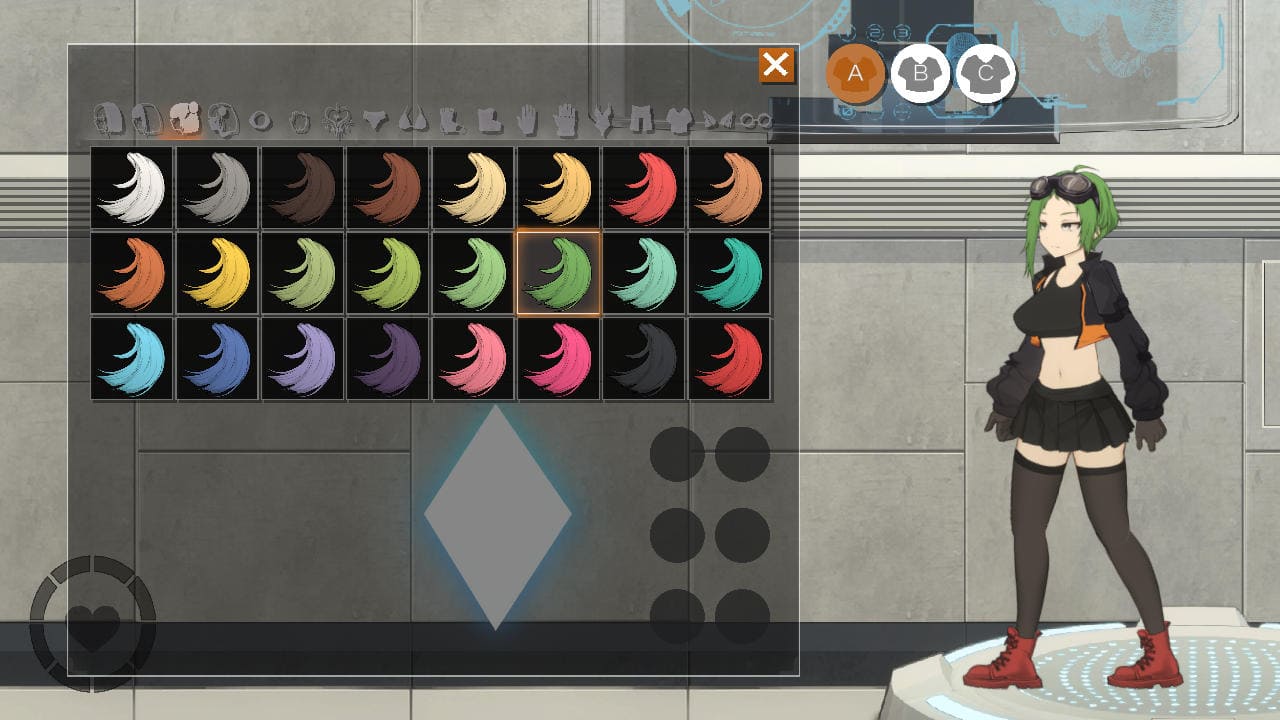Image resolution: width=1280 pixels, height=720 pixels.
Task: Select the teal hair color swatch
Action: point(729,273)
